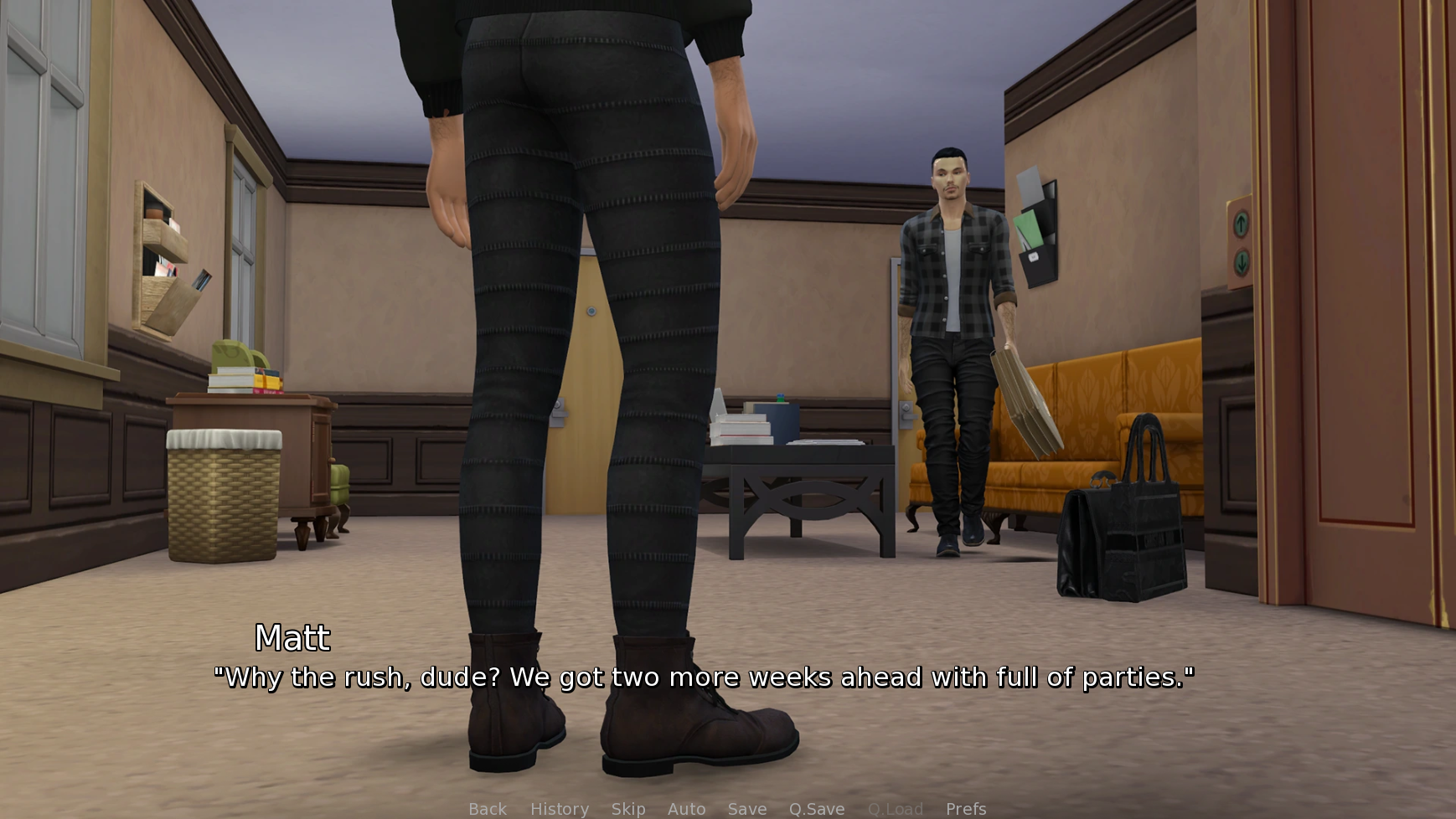This screenshot has width=1456, height=819.
Task: Open the Prefs menu
Action: (x=966, y=809)
